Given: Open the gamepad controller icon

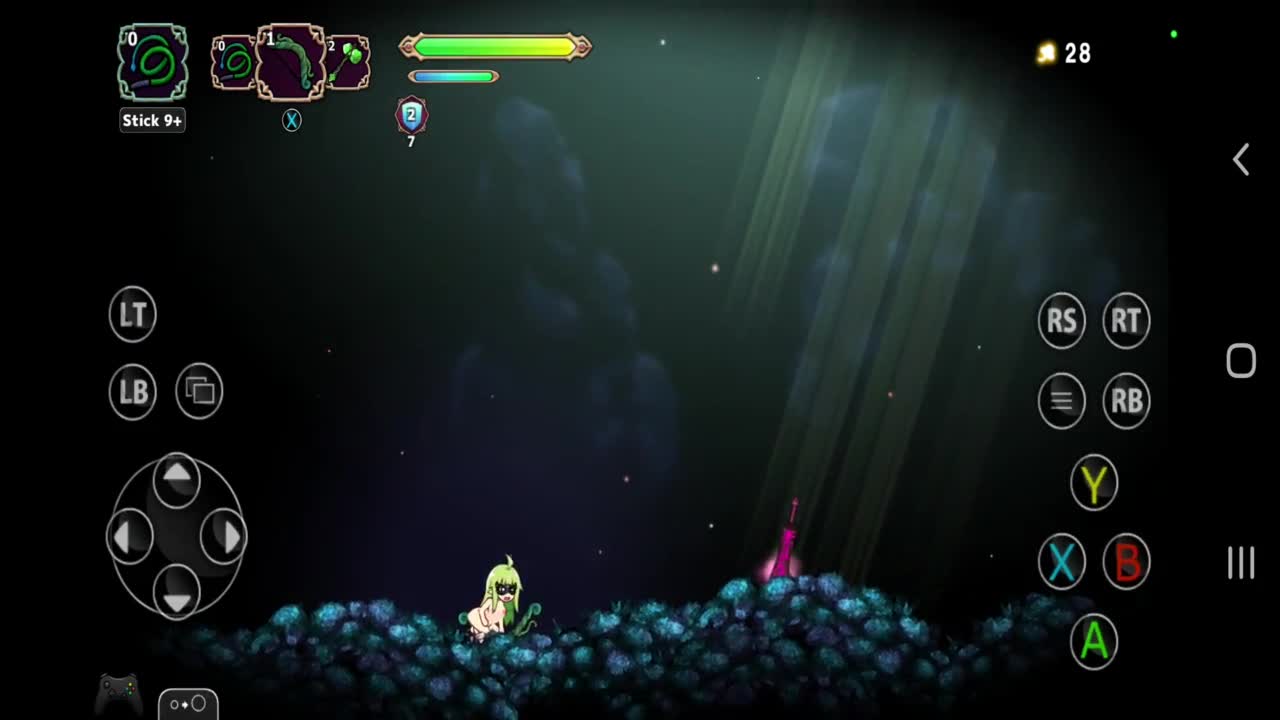Looking at the screenshot, I should [x=119, y=692].
